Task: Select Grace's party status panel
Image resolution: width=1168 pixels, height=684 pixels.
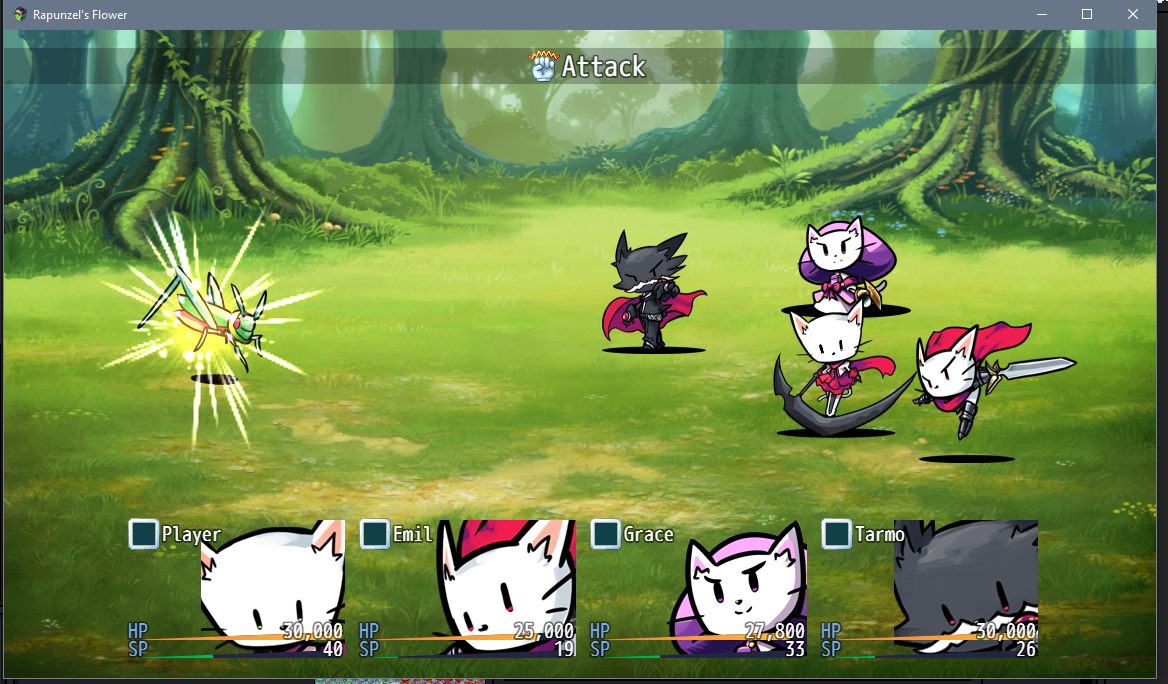Action: [698, 588]
